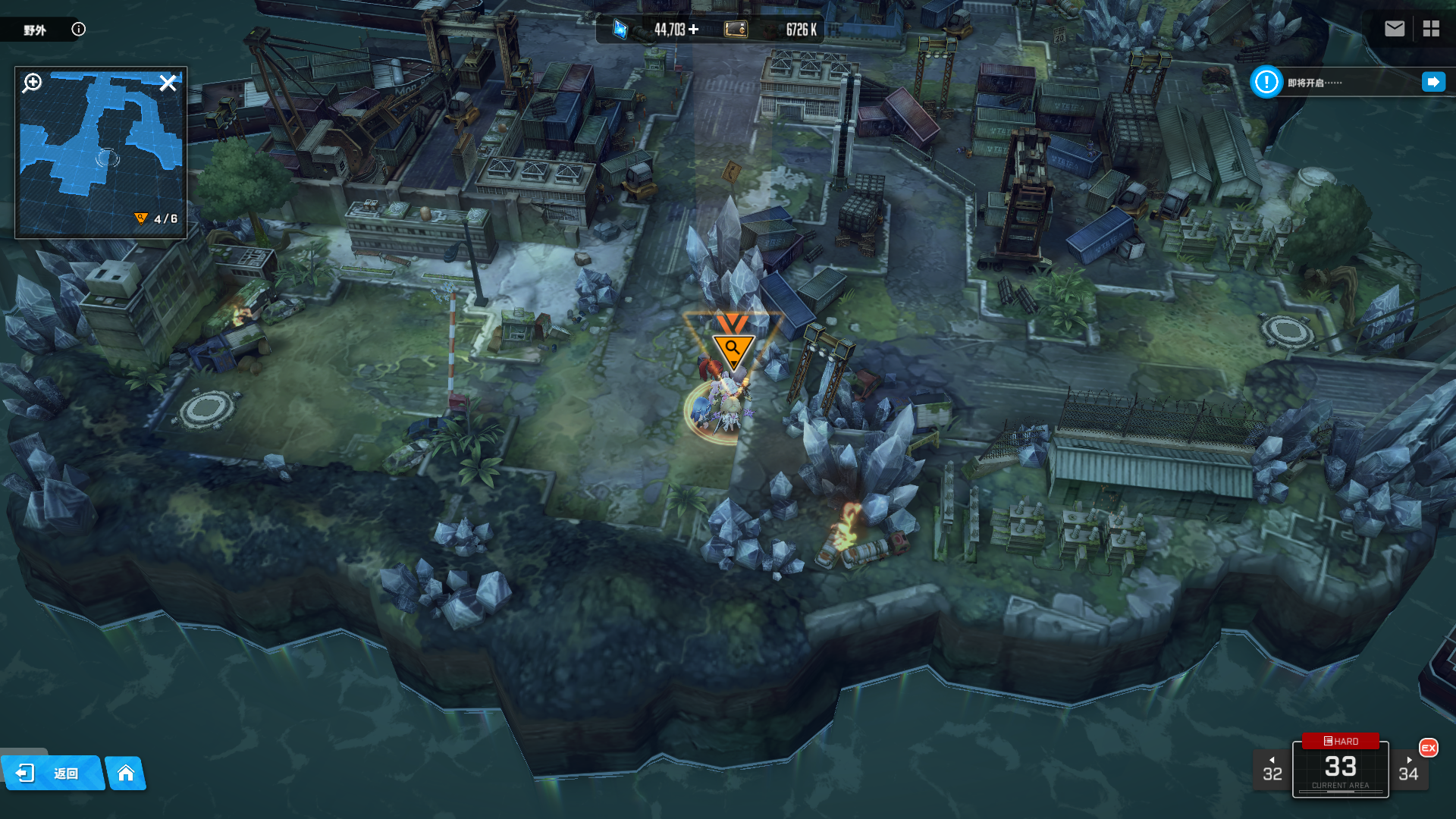
Task: Toggle the red EX mode badge
Action: coord(1429,748)
